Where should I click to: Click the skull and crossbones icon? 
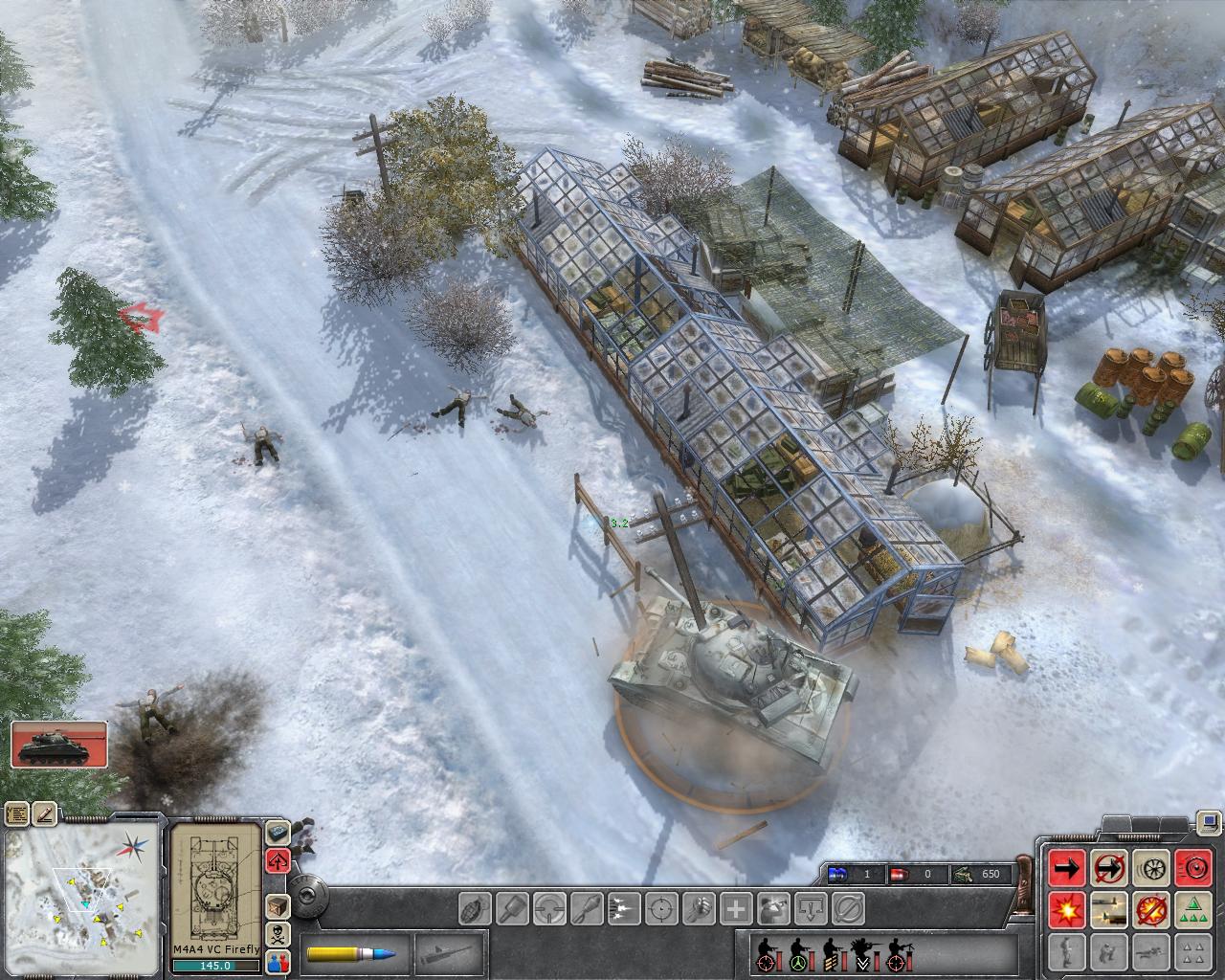pyautogui.click(x=278, y=934)
